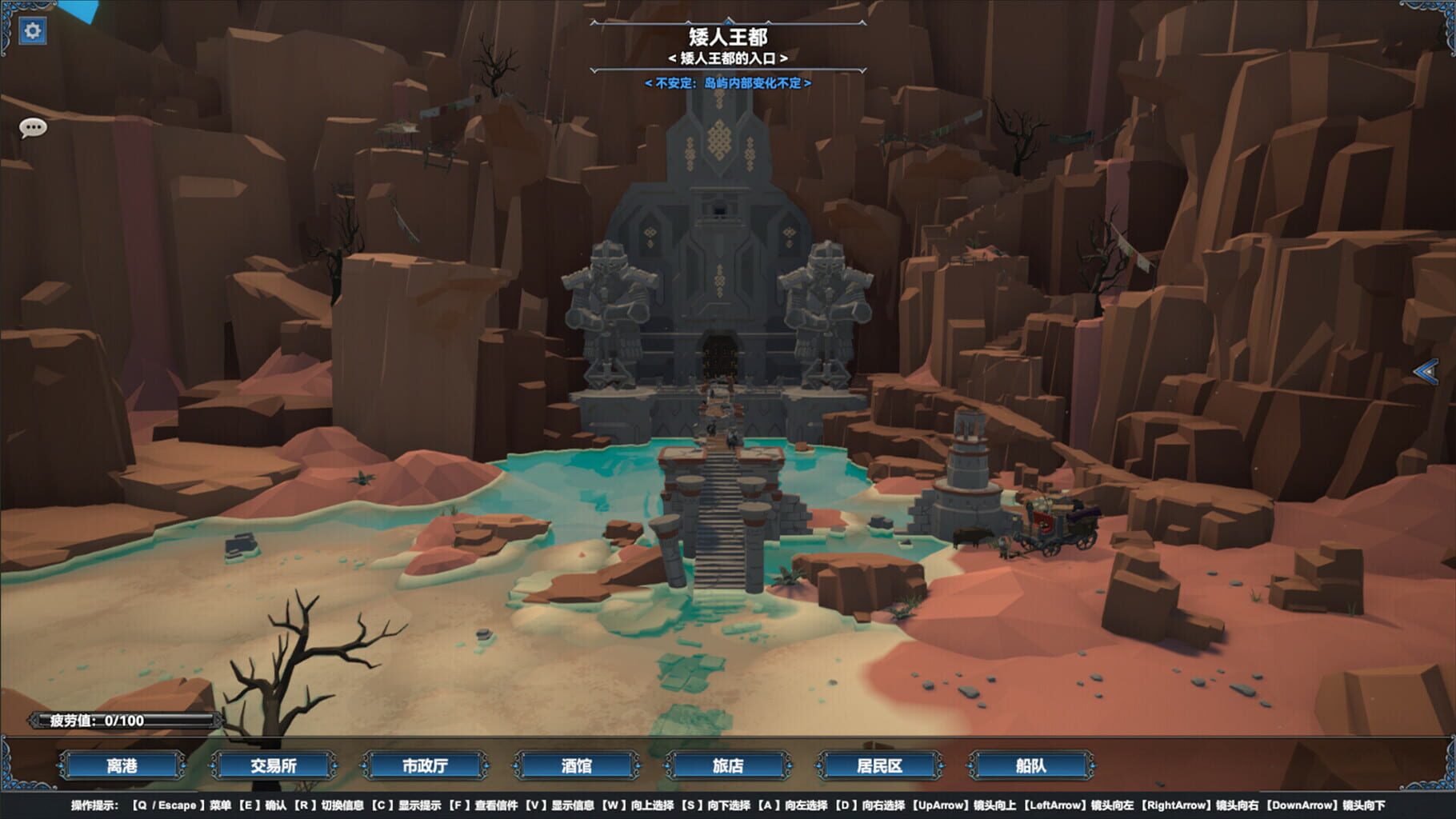Image resolution: width=1456 pixels, height=819 pixels.
Task: Enter the 居民区 (Residential District)
Action: click(880, 765)
